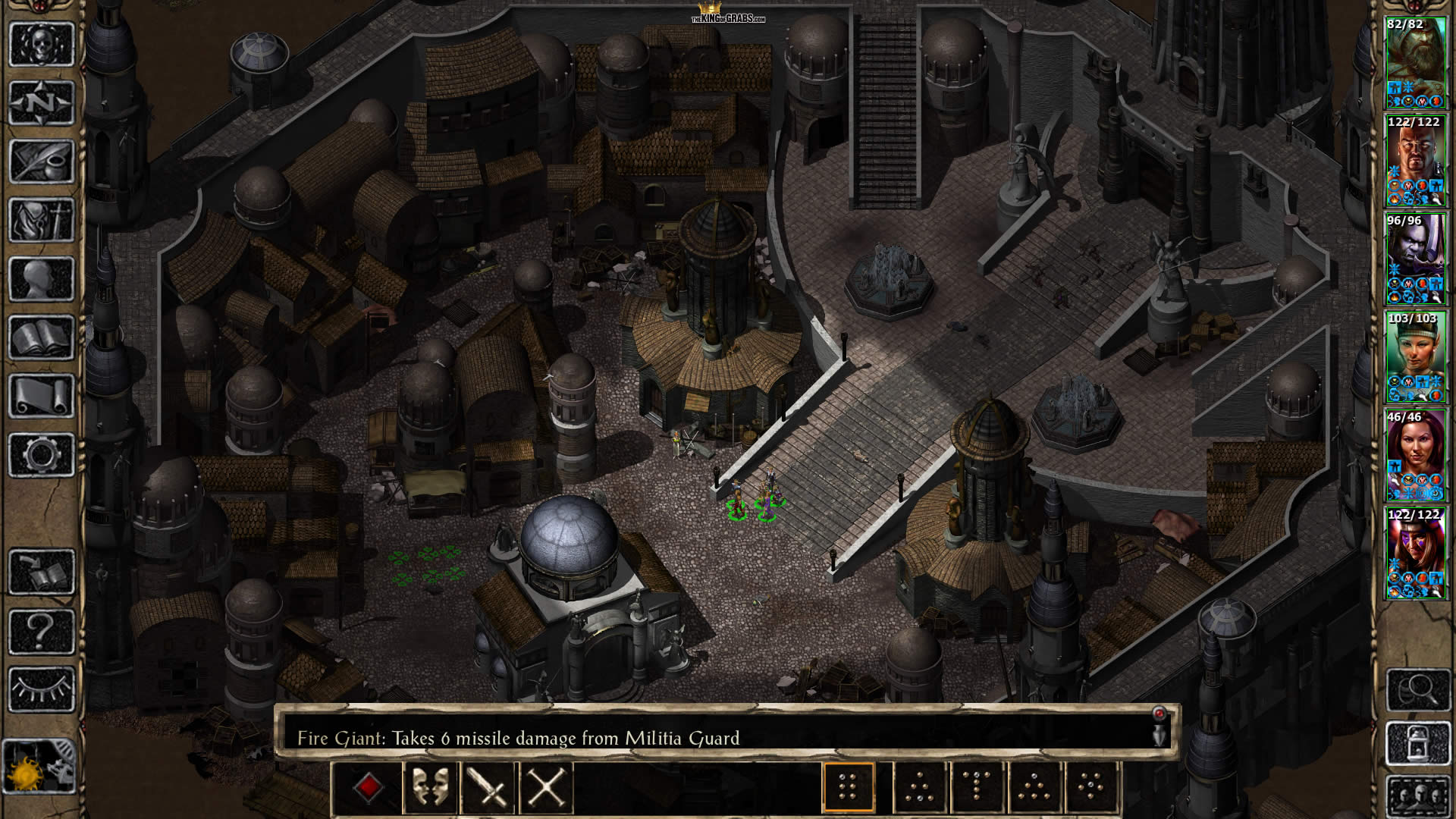Choose the sword attack action
This screenshot has width=1456, height=819.
click(x=488, y=788)
